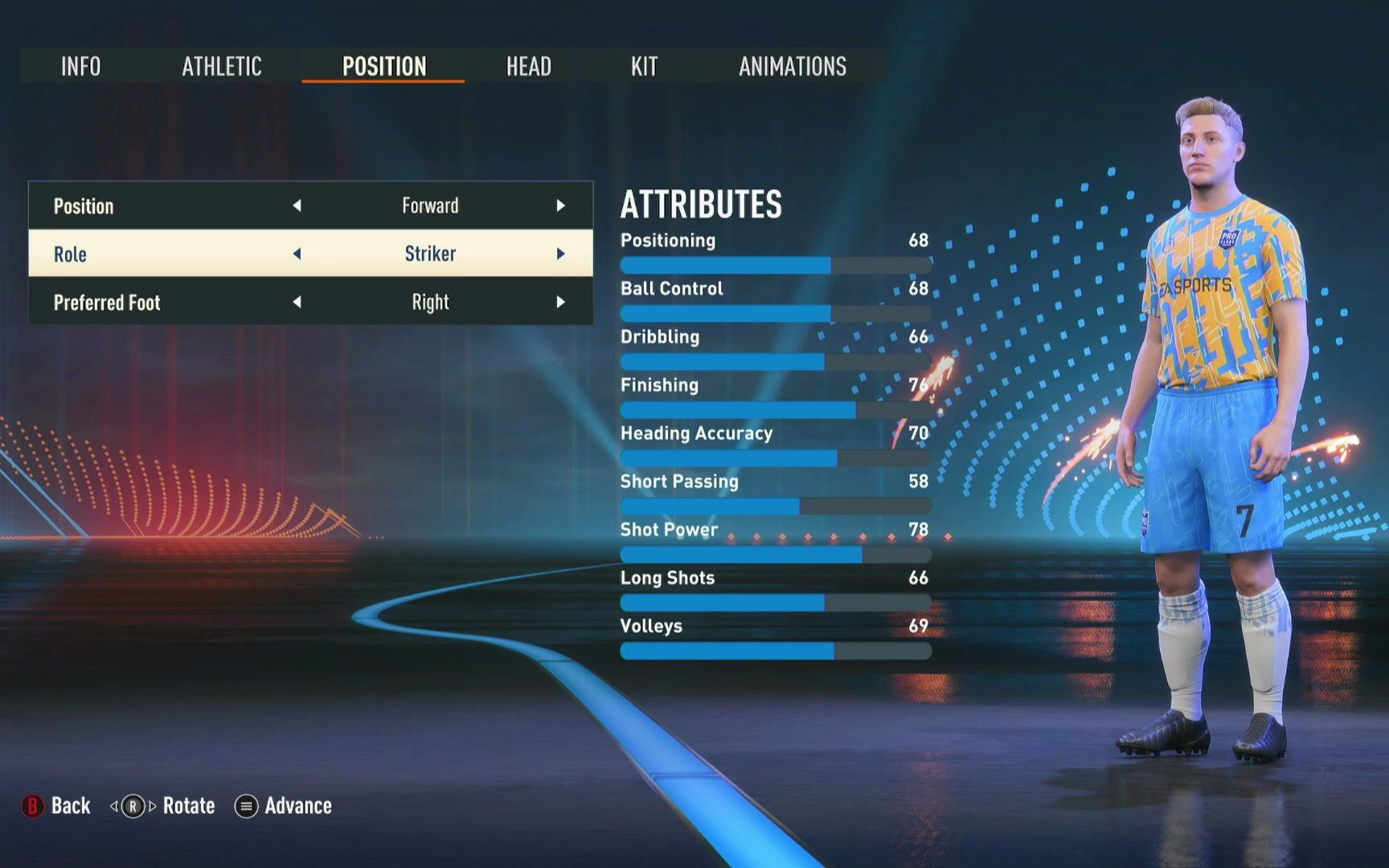Select the HEAD tab
Image resolution: width=1389 pixels, height=868 pixels.
point(530,67)
